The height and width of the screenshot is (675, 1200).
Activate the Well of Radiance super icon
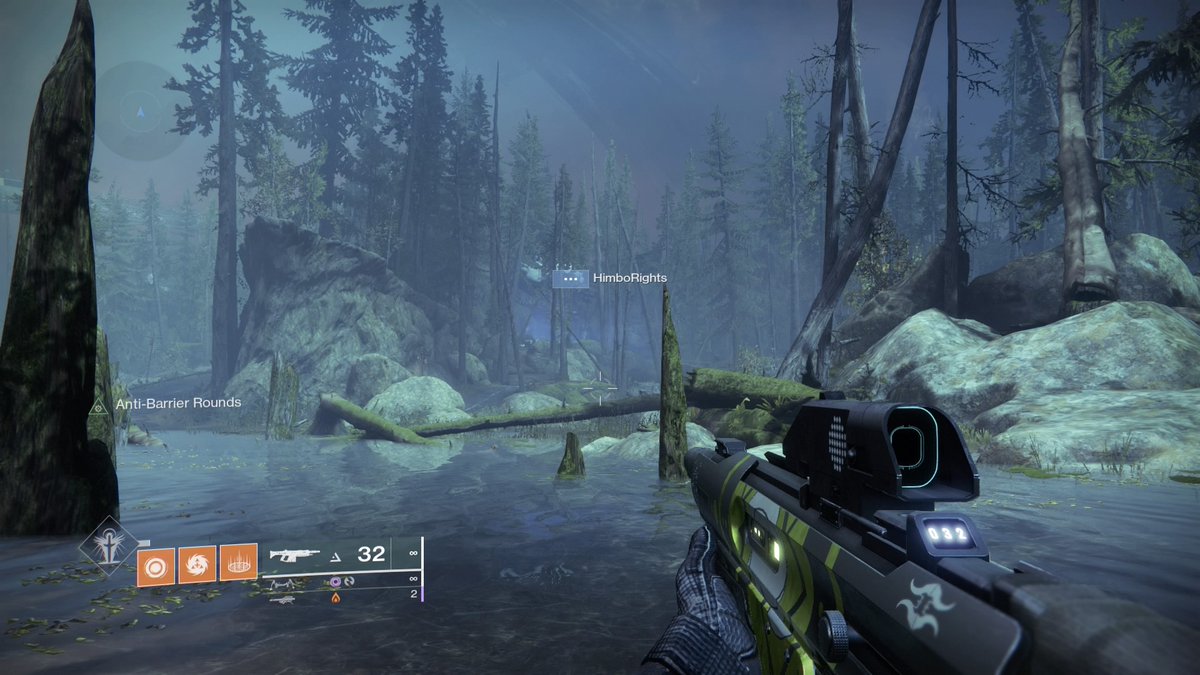pyautogui.click(x=104, y=545)
